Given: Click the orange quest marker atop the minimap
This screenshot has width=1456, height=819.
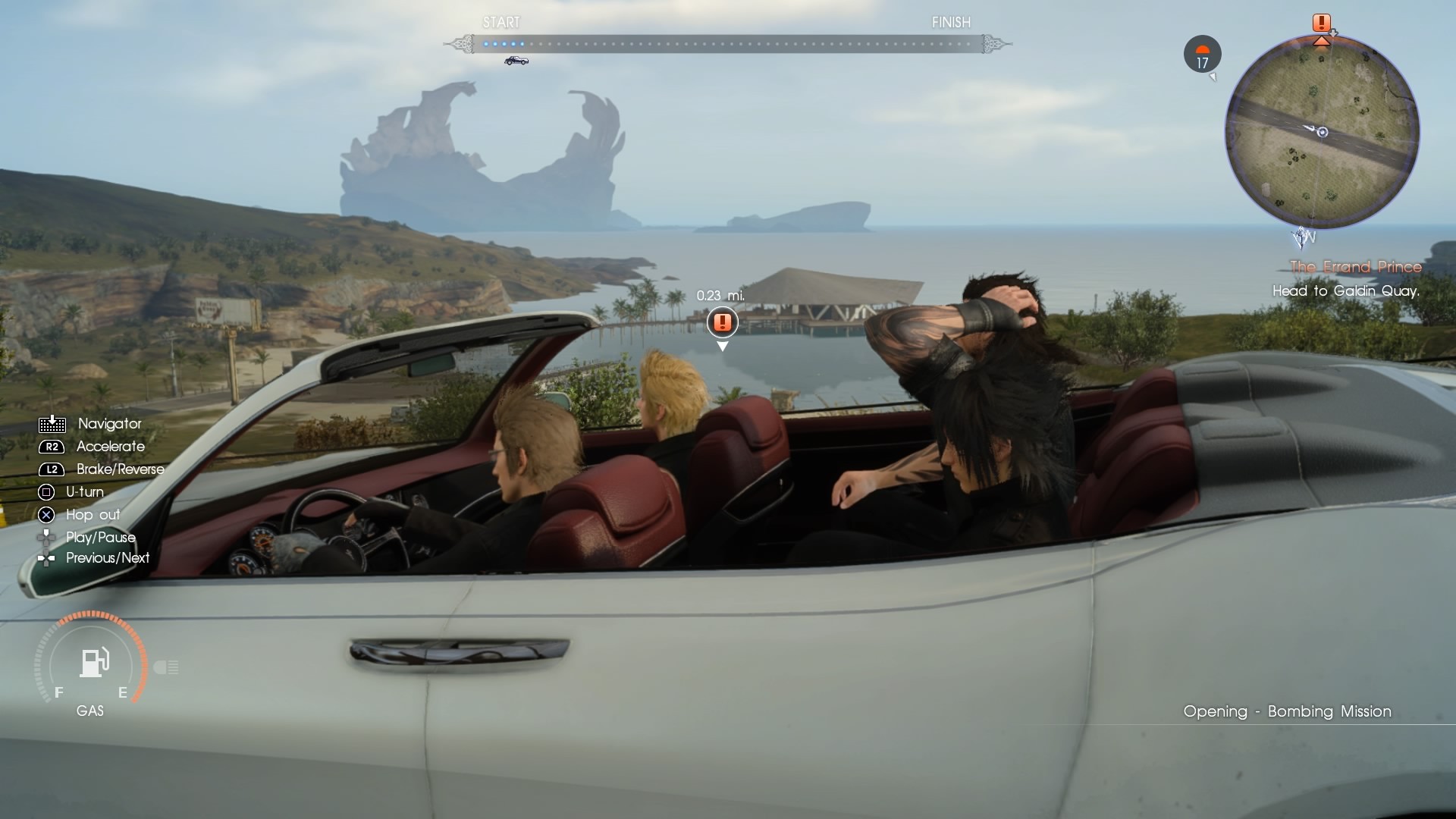Looking at the screenshot, I should (x=1322, y=24).
